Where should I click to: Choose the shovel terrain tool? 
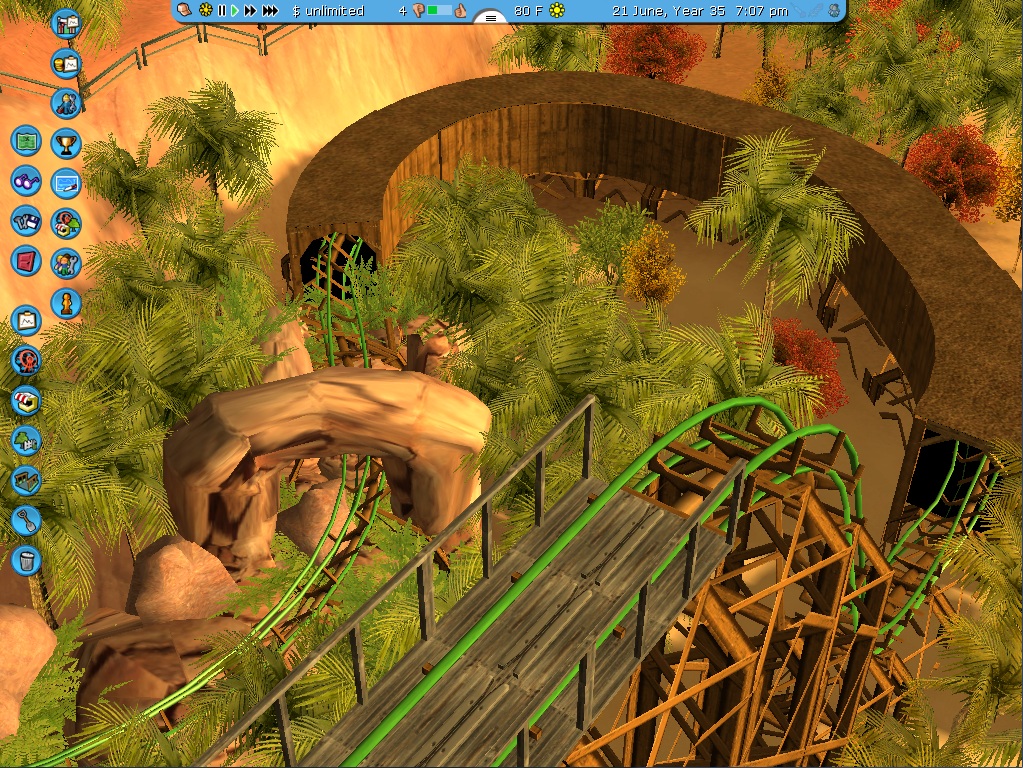pyautogui.click(x=26, y=519)
